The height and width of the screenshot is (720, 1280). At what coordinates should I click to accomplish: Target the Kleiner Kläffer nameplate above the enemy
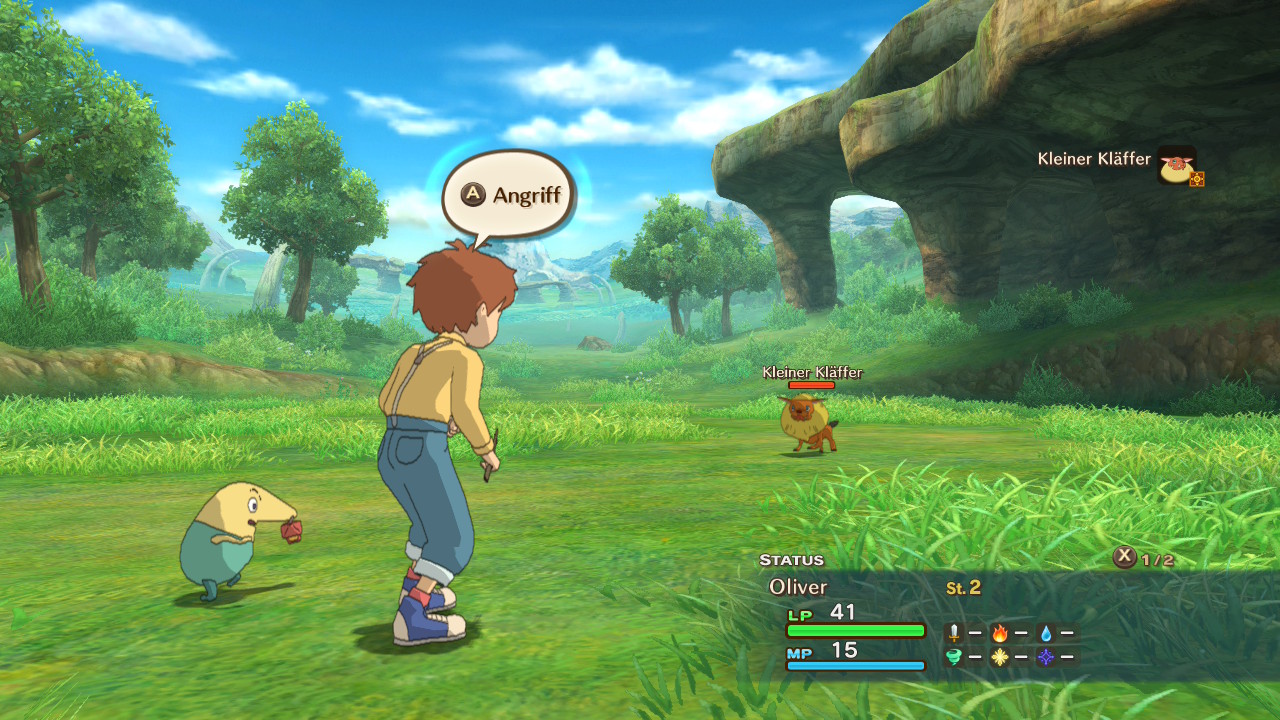(812, 373)
